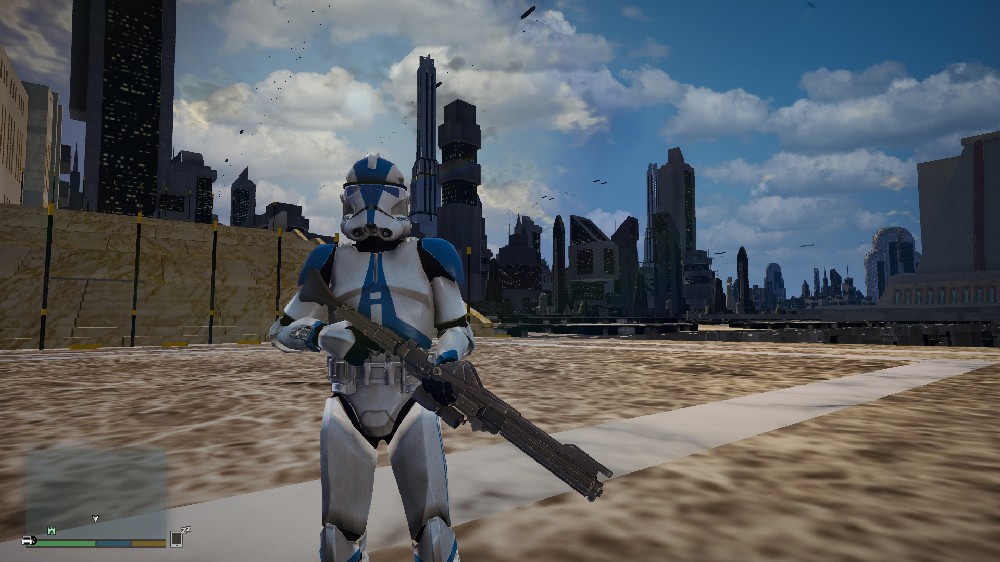Screen dimensions: 1000x562
Task: Click the white player arrow on minimap
Action: pos(96,519)
